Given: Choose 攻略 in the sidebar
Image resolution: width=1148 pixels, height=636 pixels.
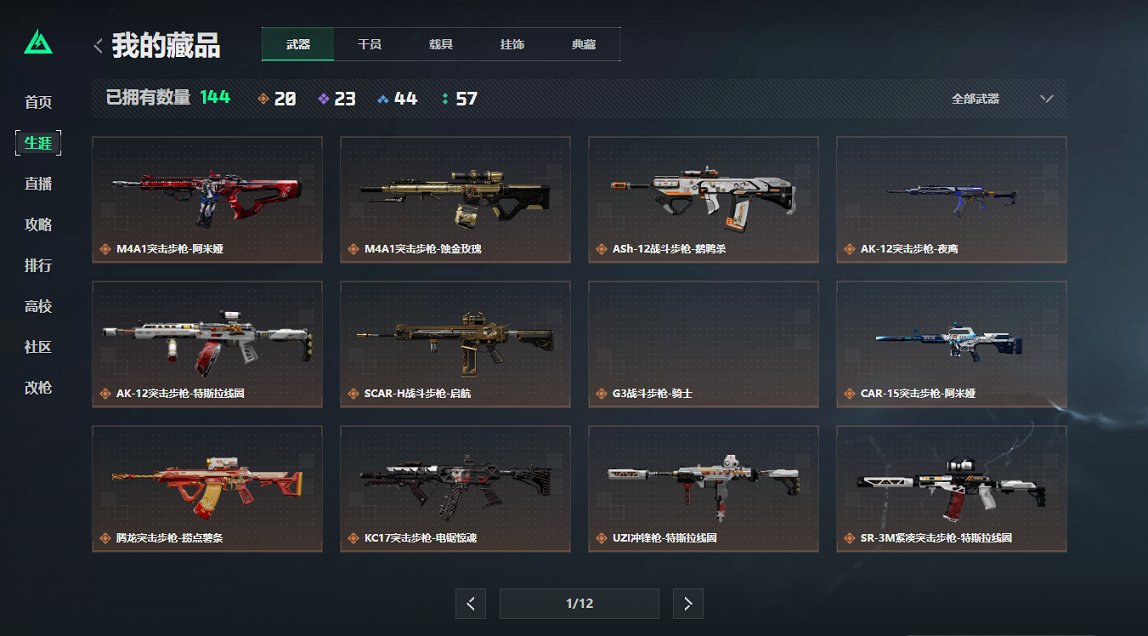Looking at the screenshot, I should point(38,225).
